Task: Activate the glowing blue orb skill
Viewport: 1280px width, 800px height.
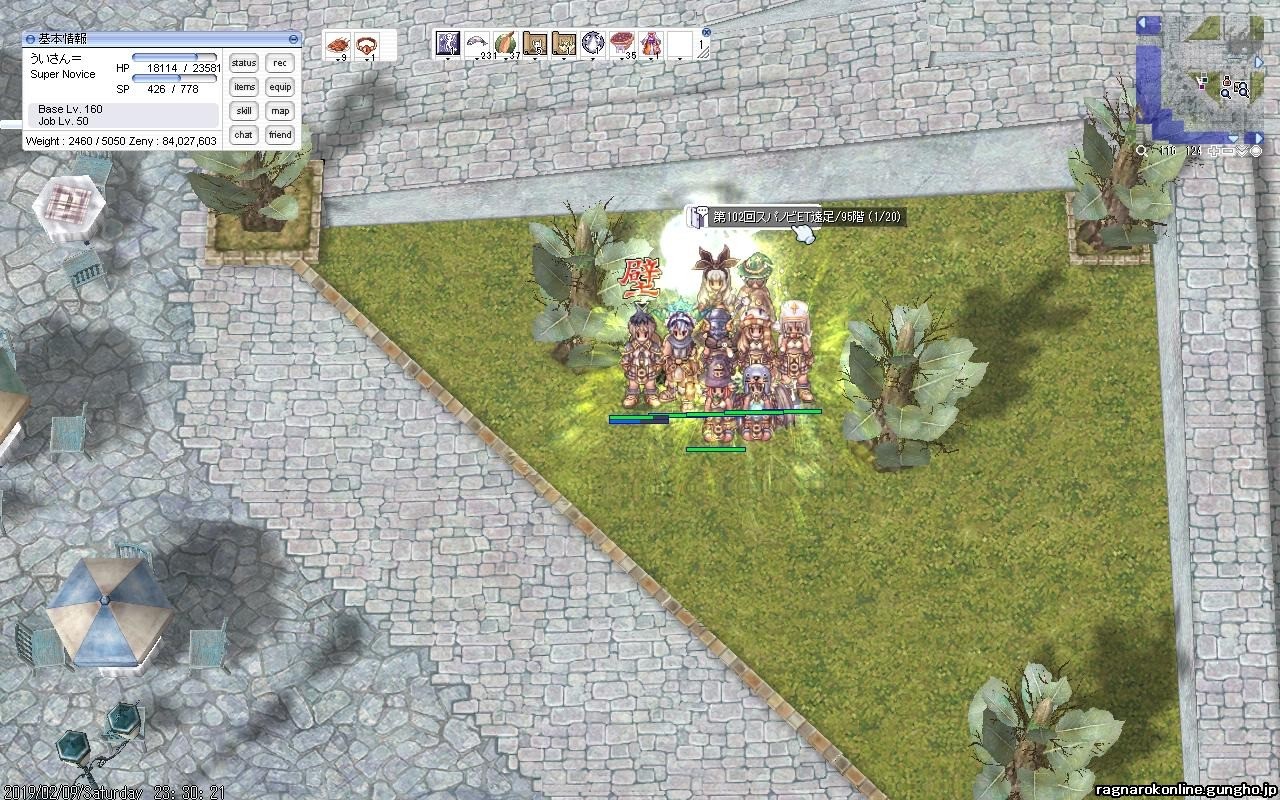Action: pos(593,44)
